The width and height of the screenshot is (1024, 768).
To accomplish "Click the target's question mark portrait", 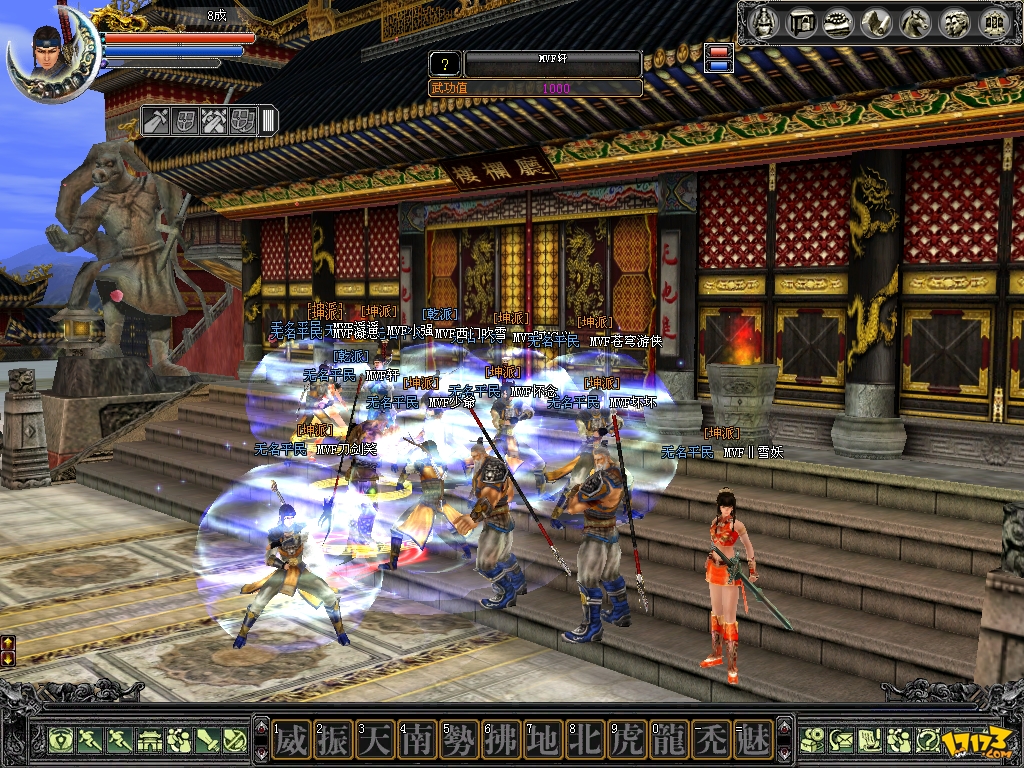I will click(444, 65).
